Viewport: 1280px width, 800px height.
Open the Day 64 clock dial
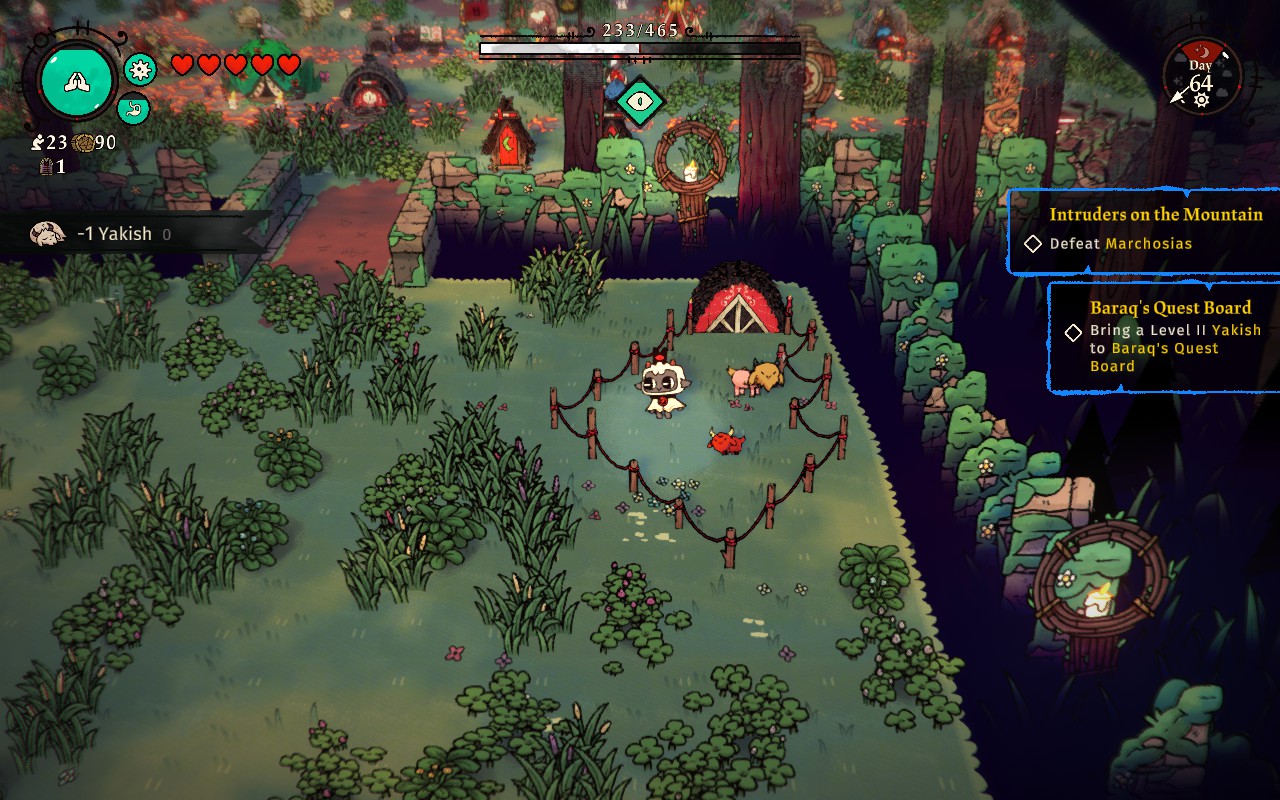click(1202, 77)
